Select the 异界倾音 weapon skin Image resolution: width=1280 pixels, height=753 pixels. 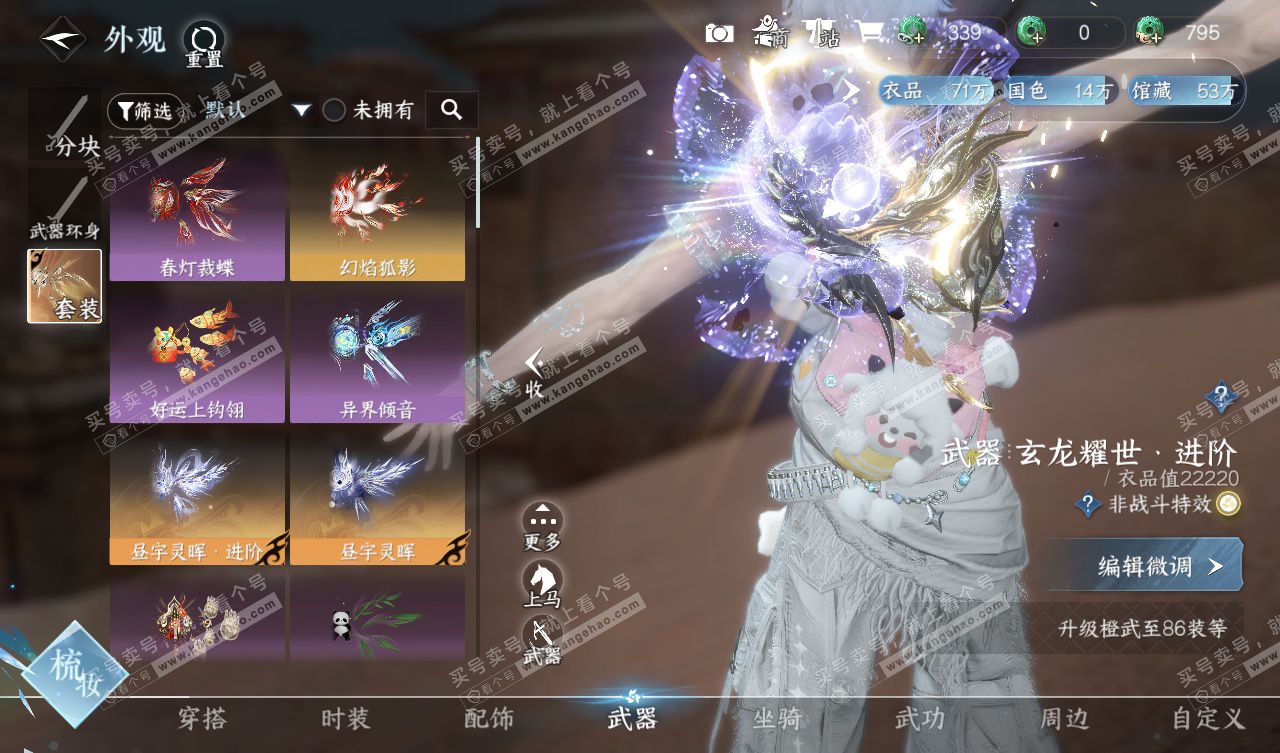click(x=377, y=355)
